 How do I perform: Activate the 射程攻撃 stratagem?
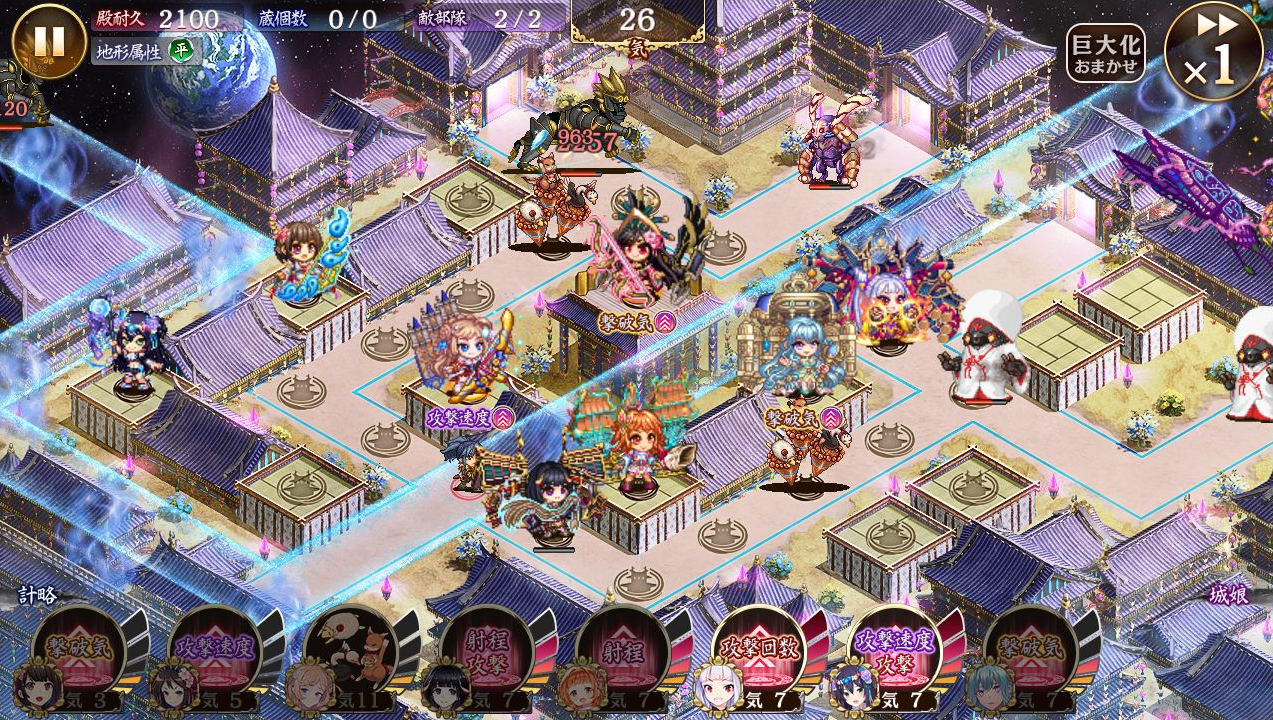pyautogui.click(x=486, y=653)
